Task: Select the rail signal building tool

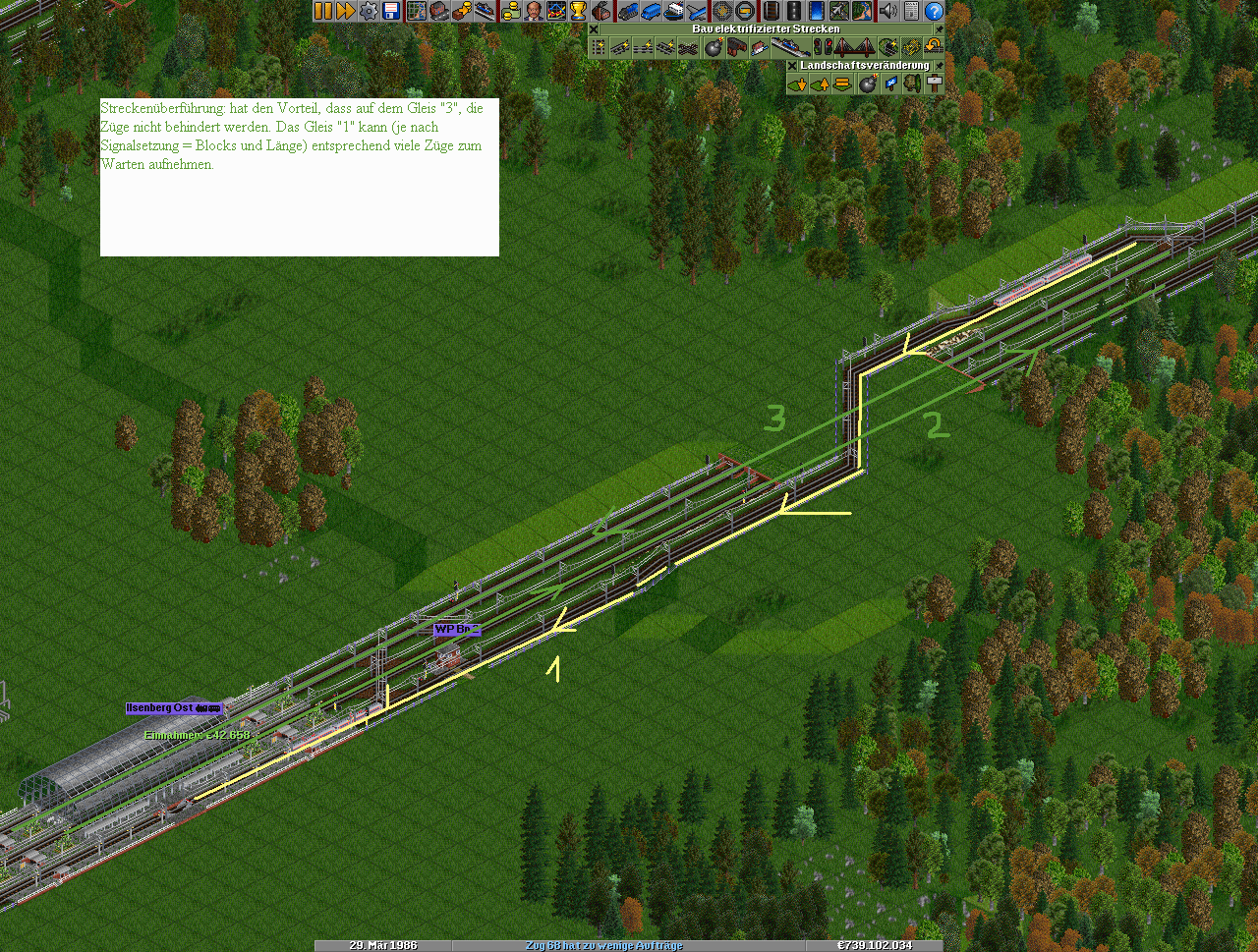Action: (x=822, y=47)
